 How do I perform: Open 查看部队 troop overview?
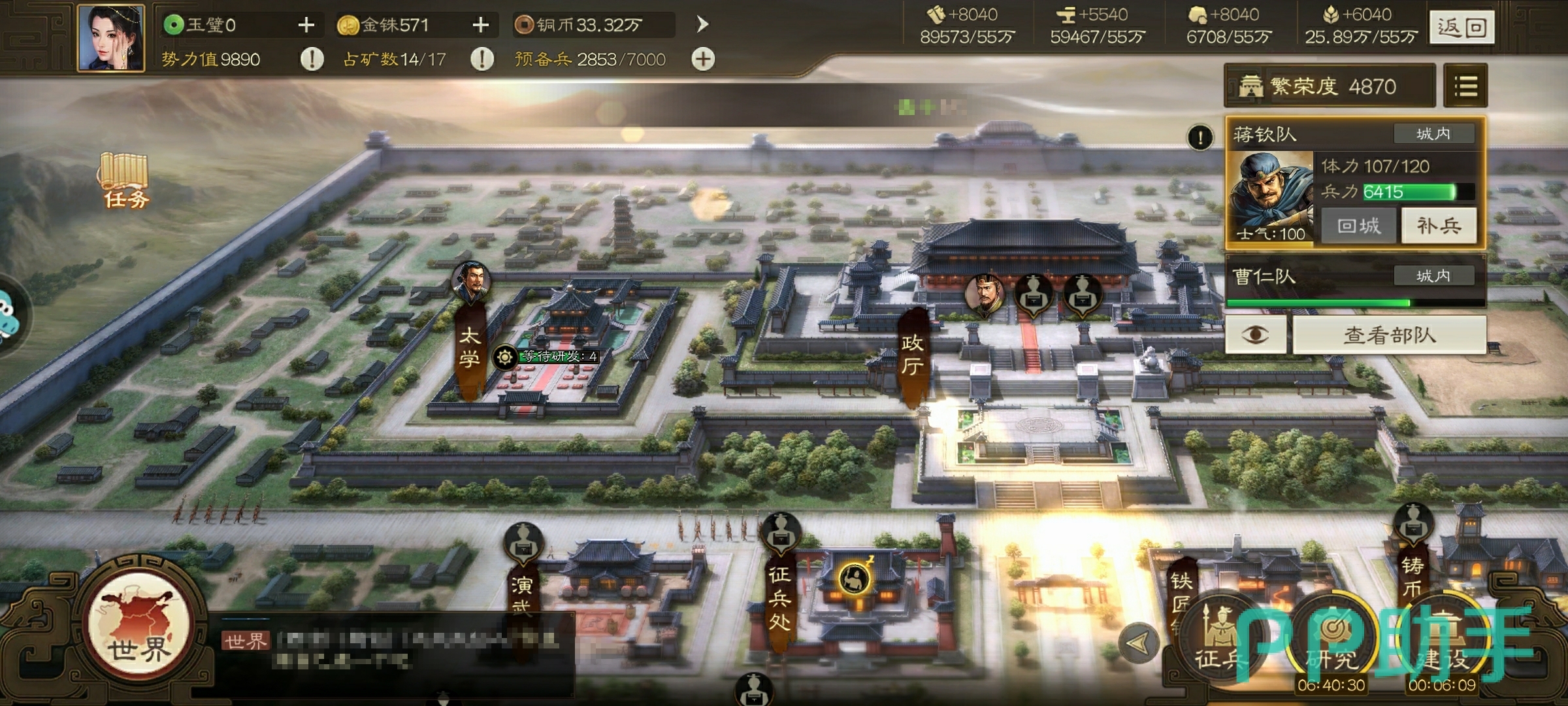coord(1389,335)
